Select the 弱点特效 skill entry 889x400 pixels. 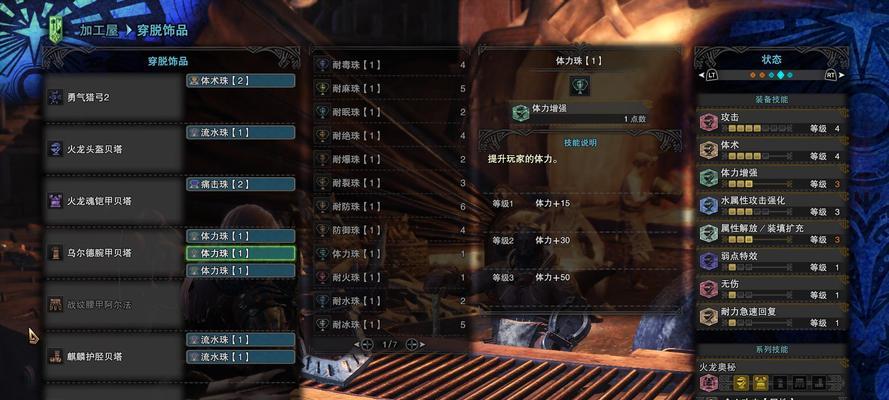tap(772, 262)
